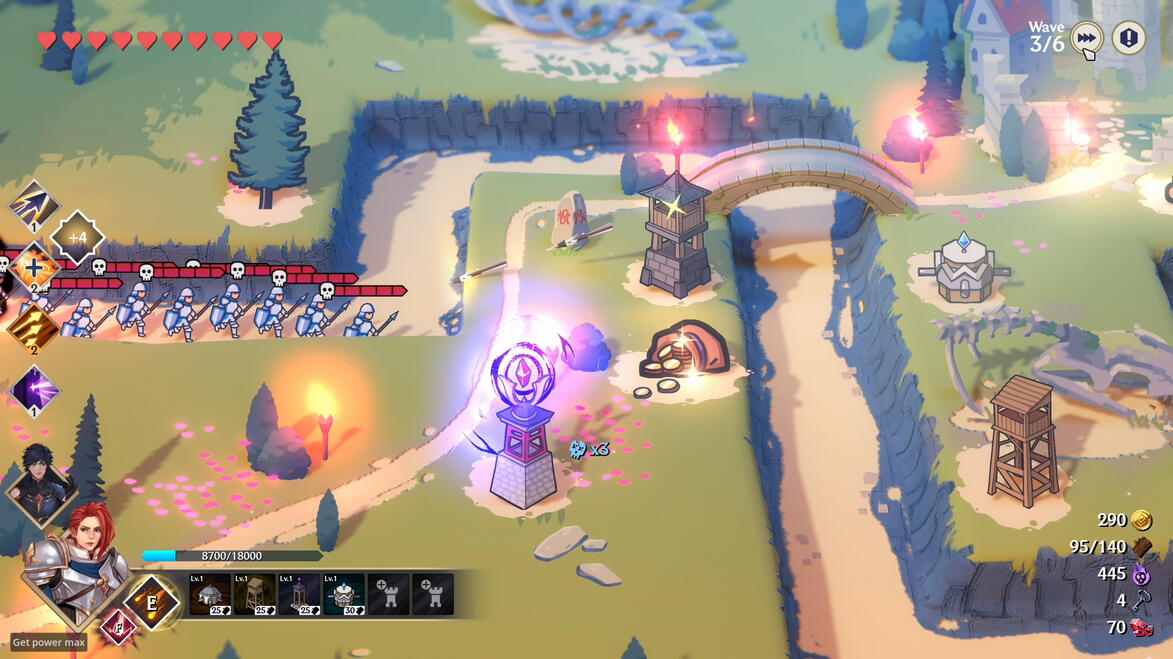Pick the purple mage tower card
This screenshot has height=659, width=1173.
point(300,594)
